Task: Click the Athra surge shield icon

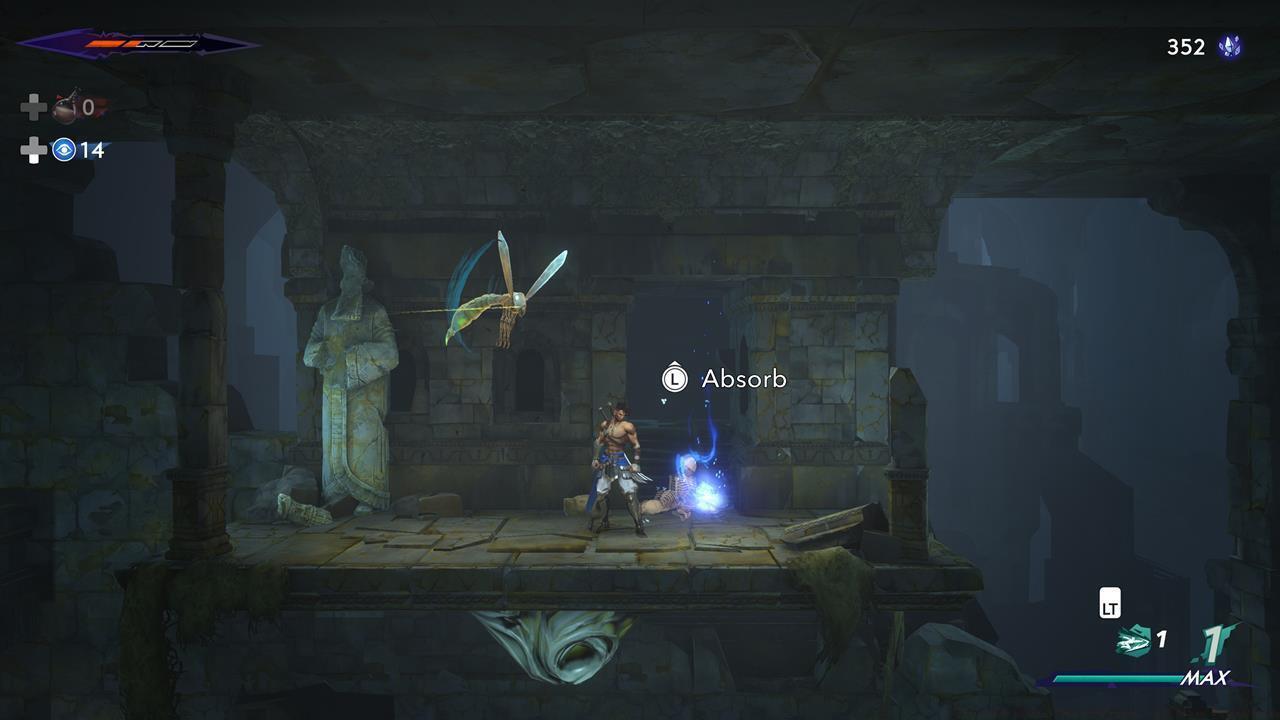Action: [x=1133, y=640]
